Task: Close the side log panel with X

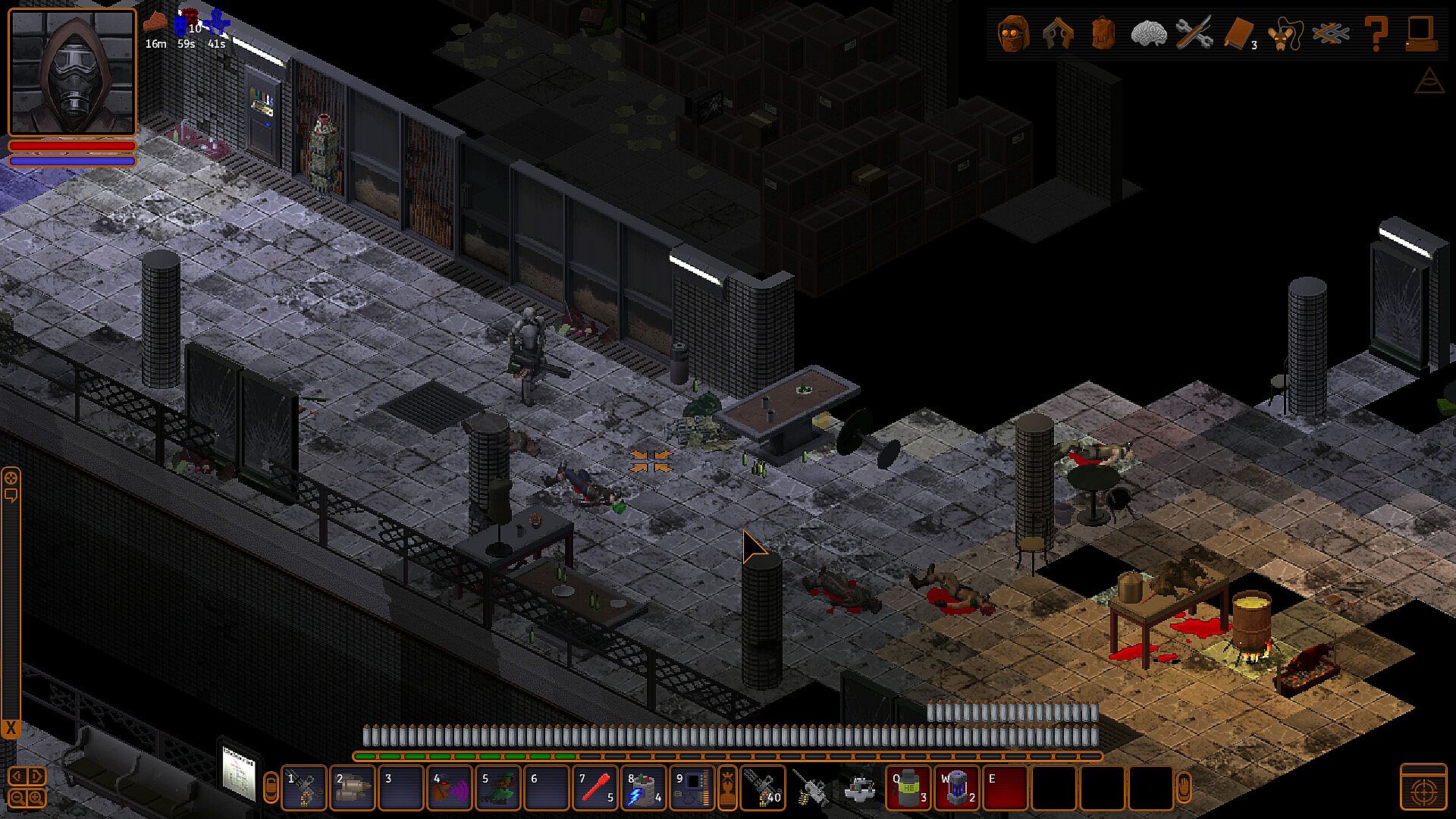Action: [11, 730]
